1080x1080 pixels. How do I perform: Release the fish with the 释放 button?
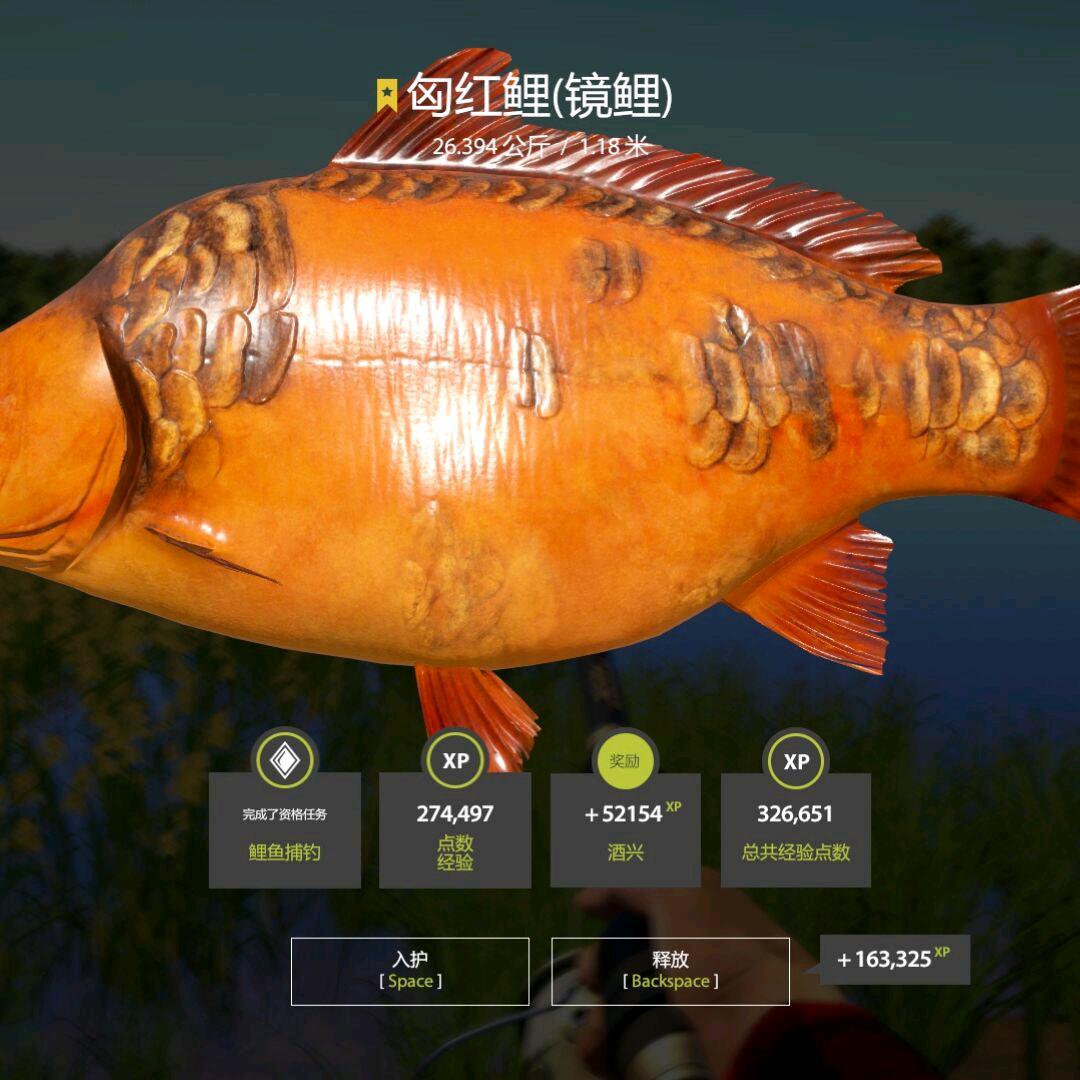pos(670,970)
